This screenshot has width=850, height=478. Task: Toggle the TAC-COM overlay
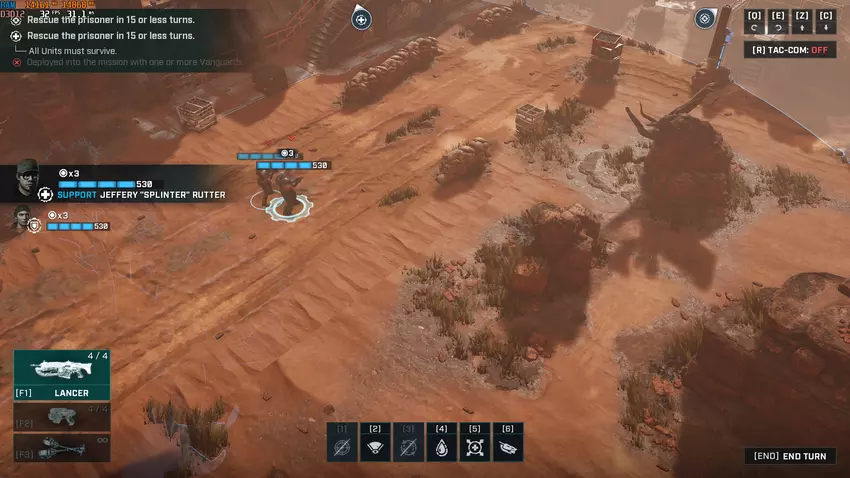790,50
